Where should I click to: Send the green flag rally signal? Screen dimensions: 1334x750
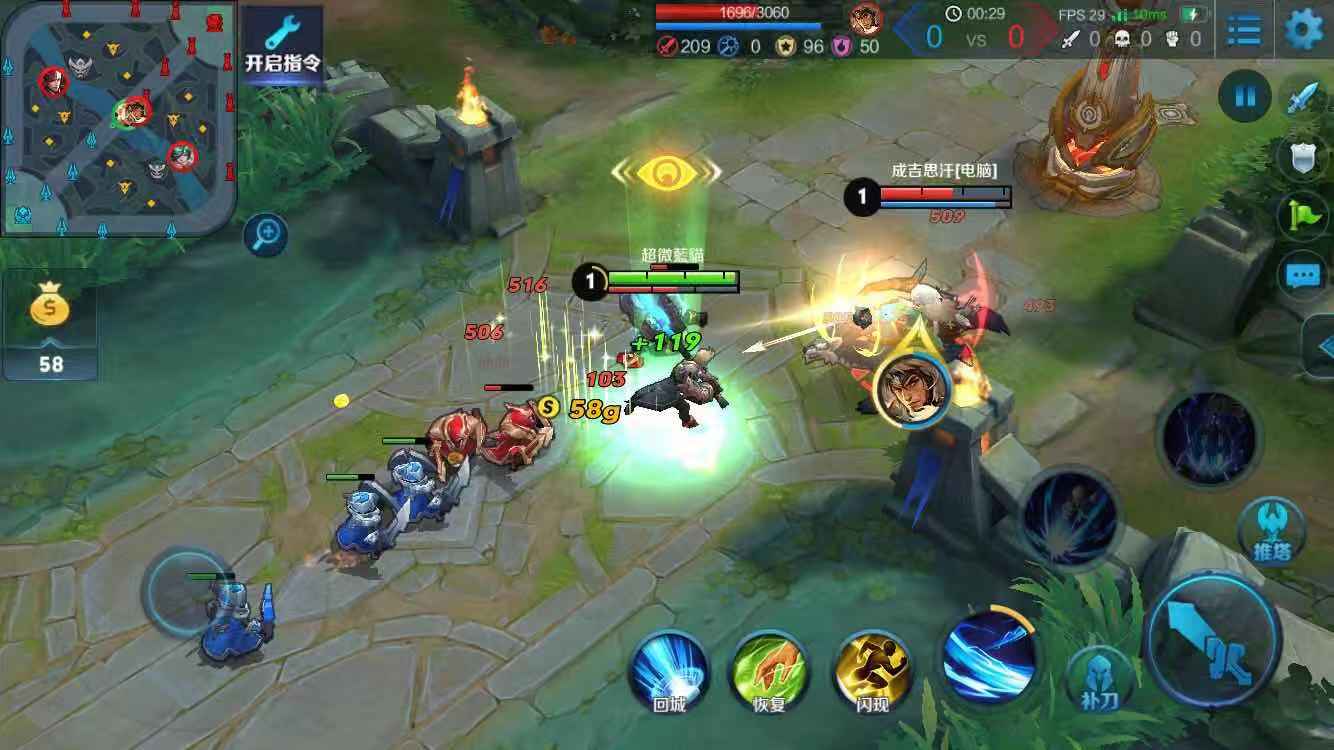(1304, 214)
